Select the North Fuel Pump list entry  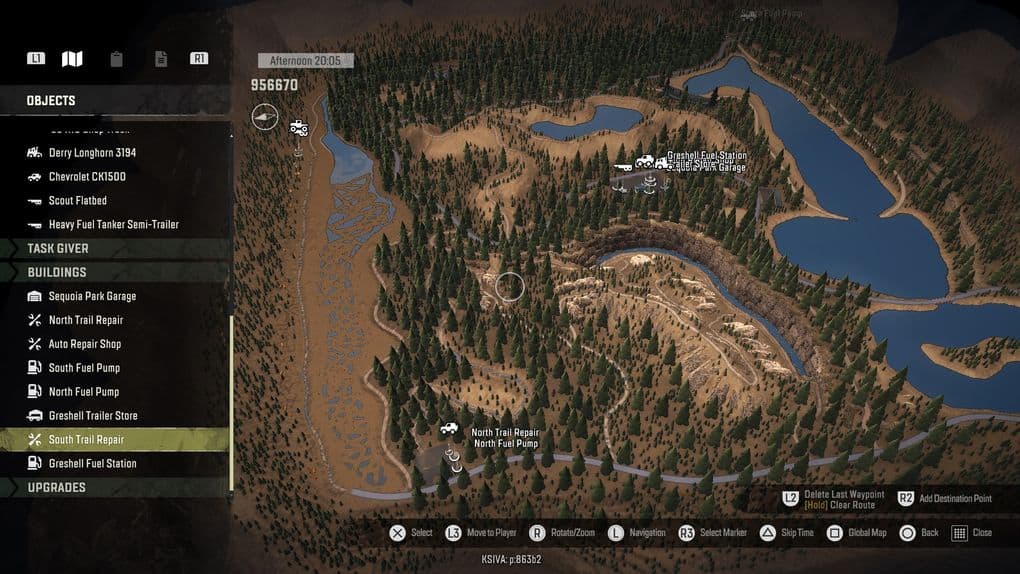pyautogui.click(x=84, y=392)
